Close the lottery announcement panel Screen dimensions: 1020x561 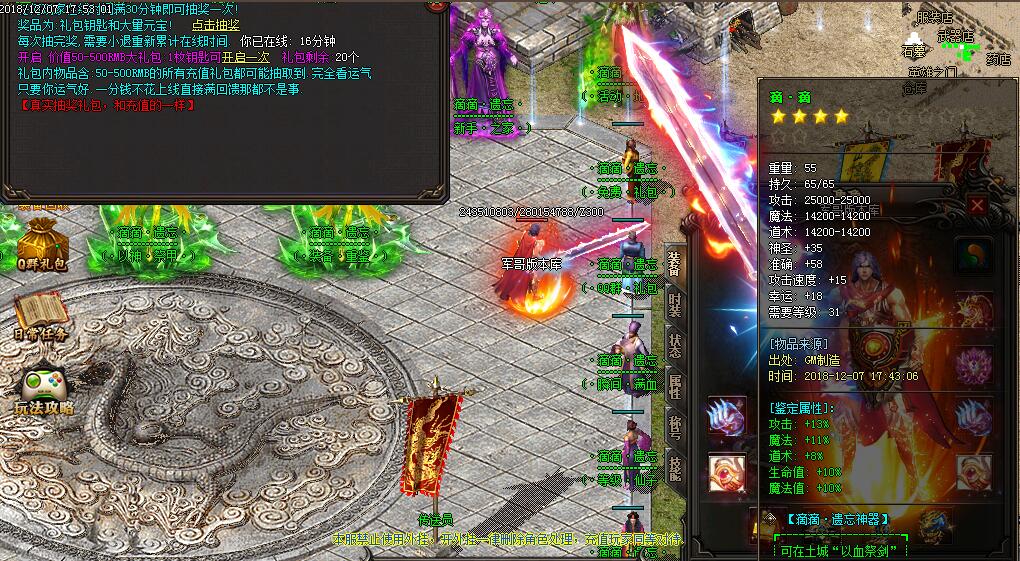click(x=436, y=5)
